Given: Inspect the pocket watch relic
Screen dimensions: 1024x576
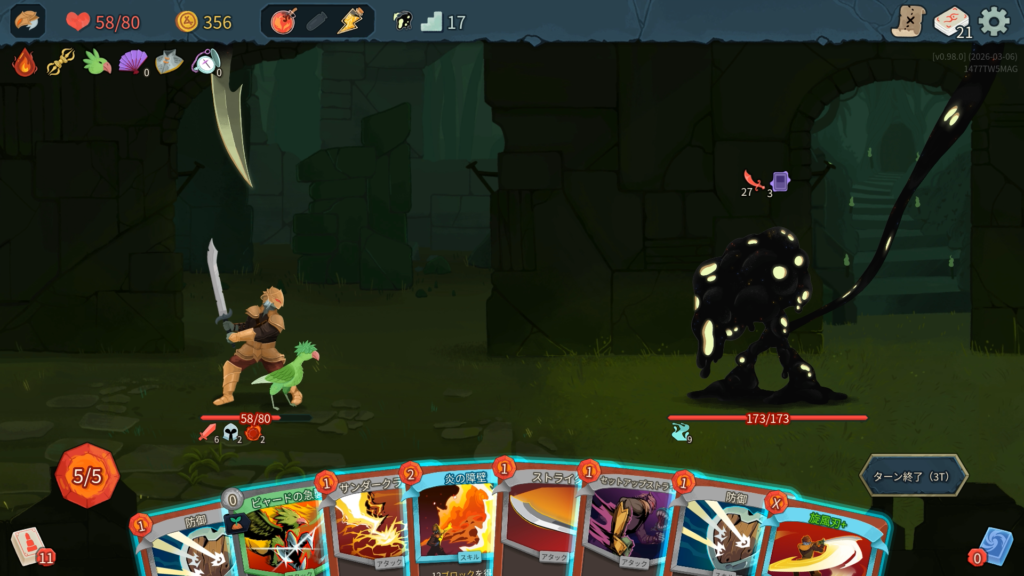Looking at the screenshot, I should click(205, 63).
